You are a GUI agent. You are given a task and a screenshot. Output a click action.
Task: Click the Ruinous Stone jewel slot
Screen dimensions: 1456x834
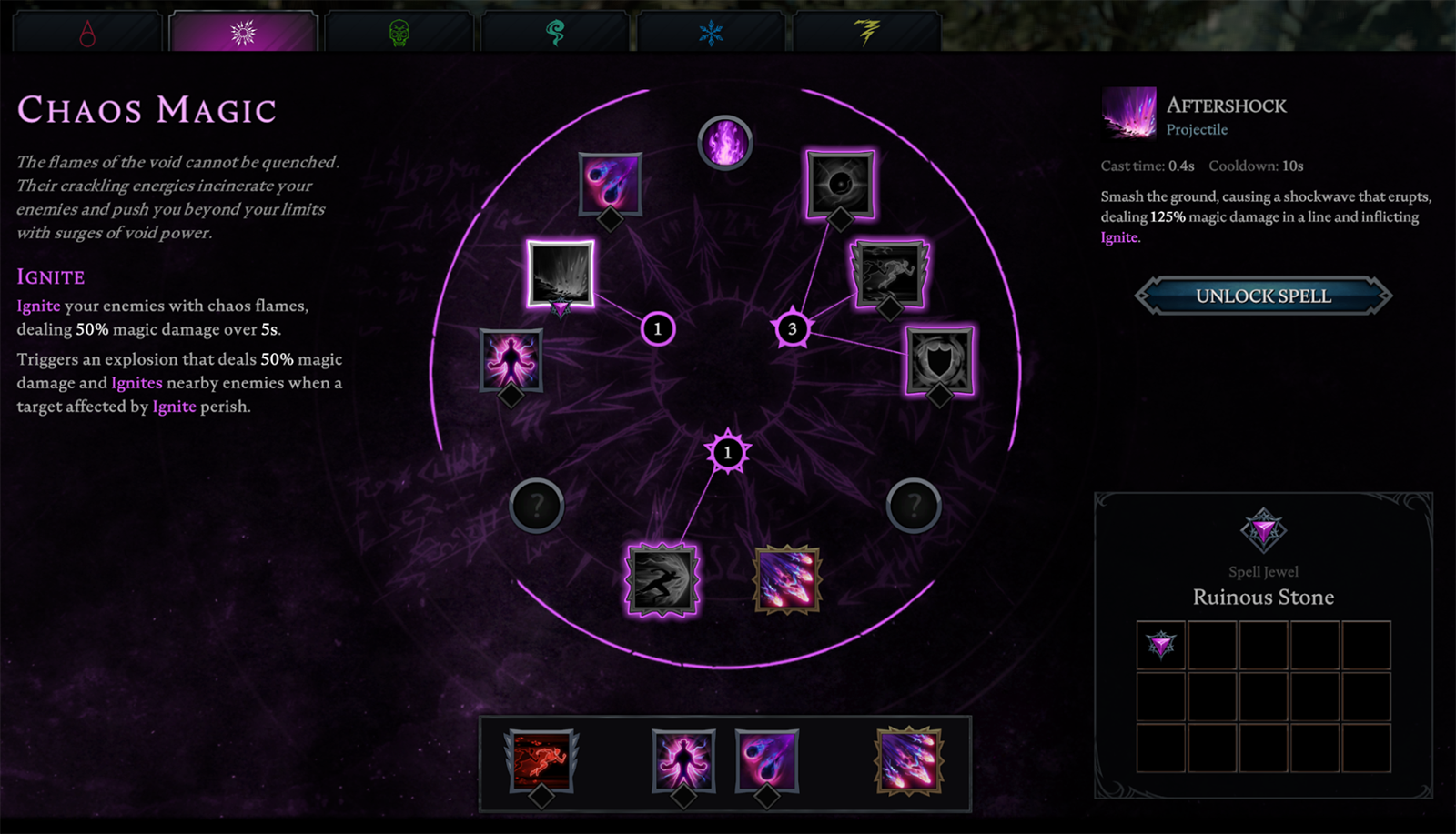point(1161,646)
